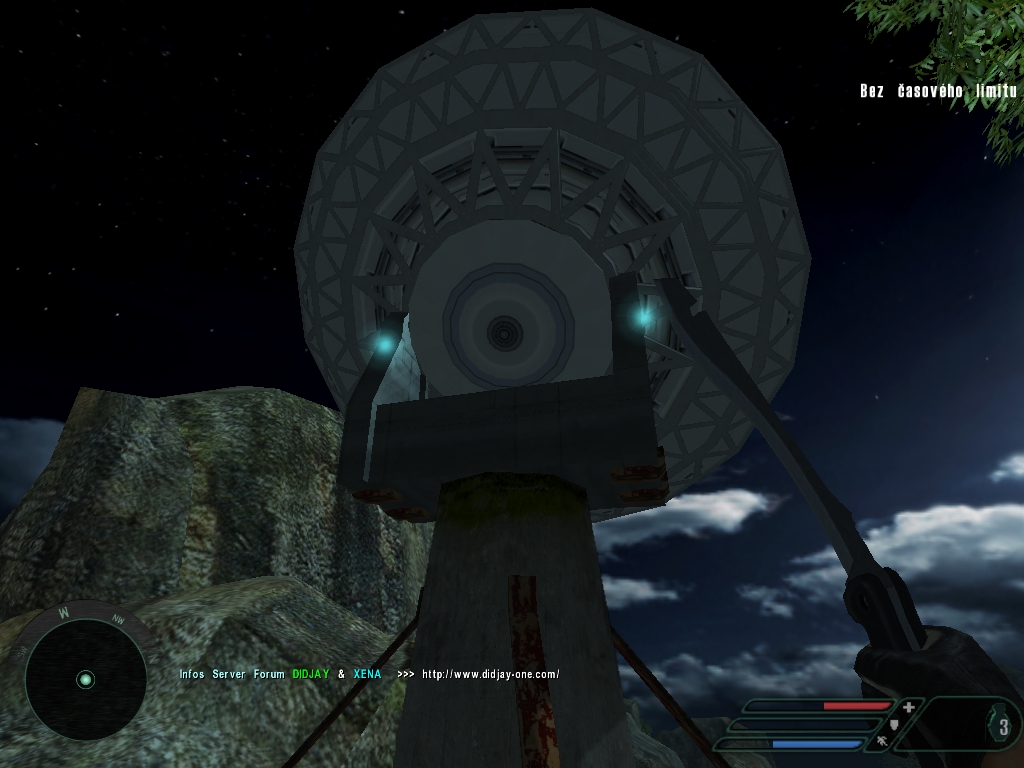
Task: Select the grenade icon in the HUD
Action: tap(1003, 727)
